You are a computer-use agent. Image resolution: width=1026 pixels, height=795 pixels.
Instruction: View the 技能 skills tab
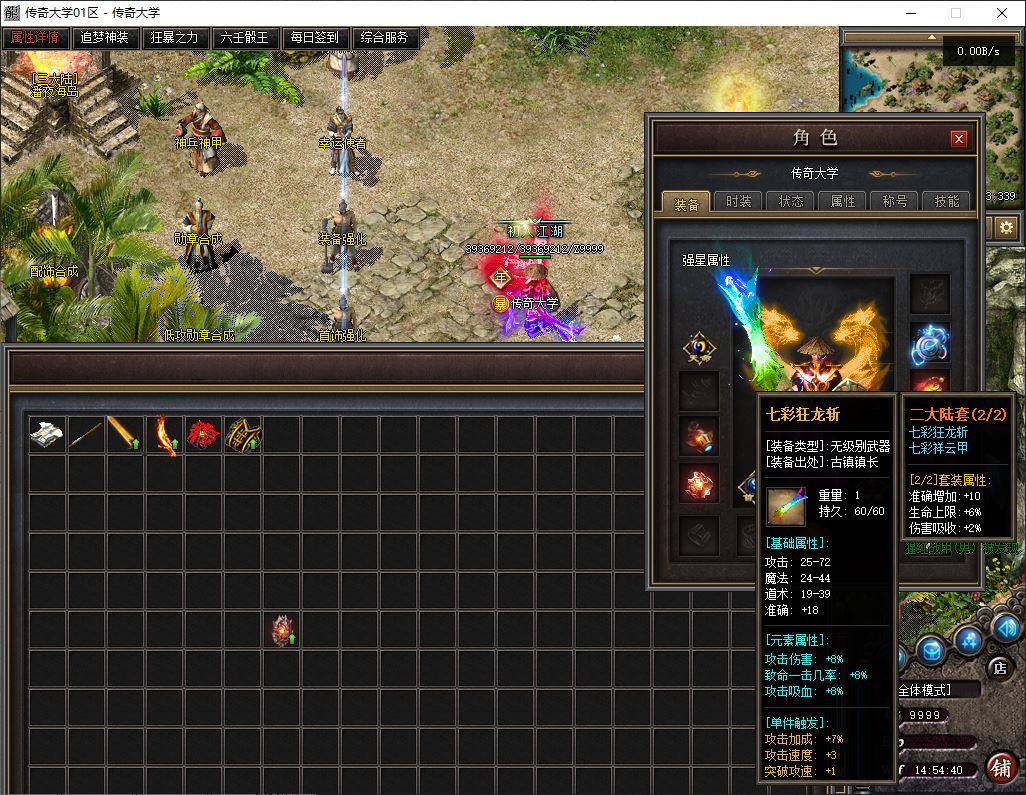(946, 201)
